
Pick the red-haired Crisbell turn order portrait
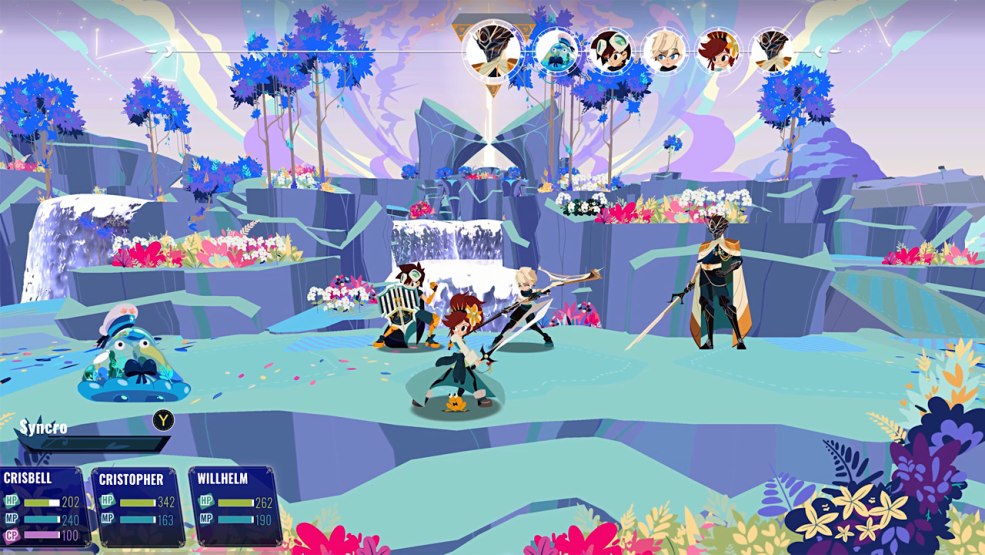click(x=717, y=50)
